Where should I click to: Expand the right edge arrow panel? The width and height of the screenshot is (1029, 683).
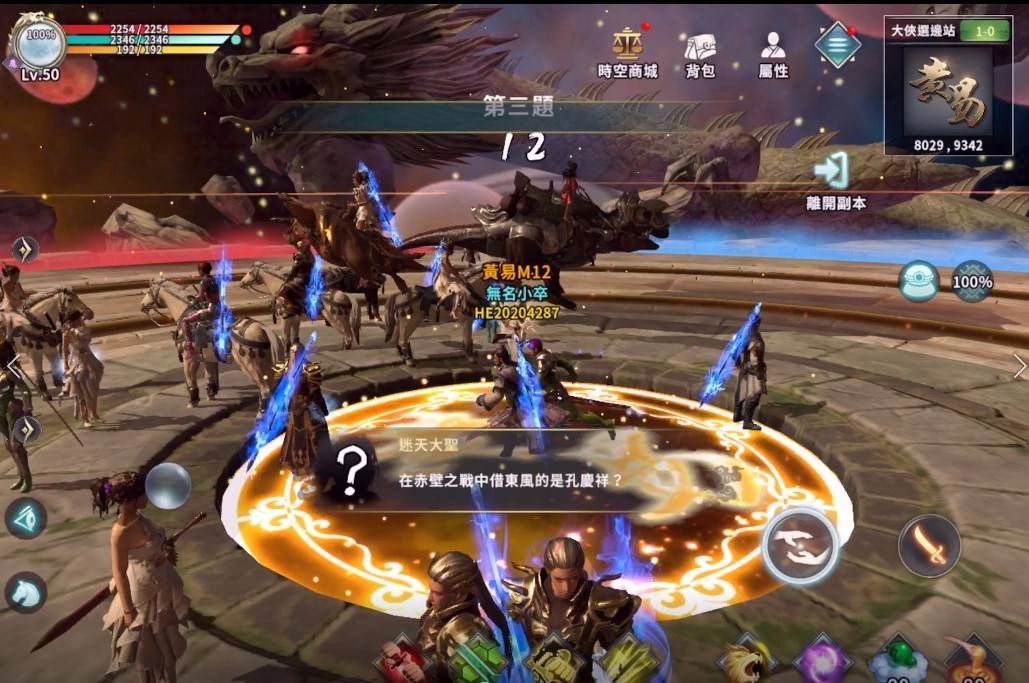[1018, 365]
